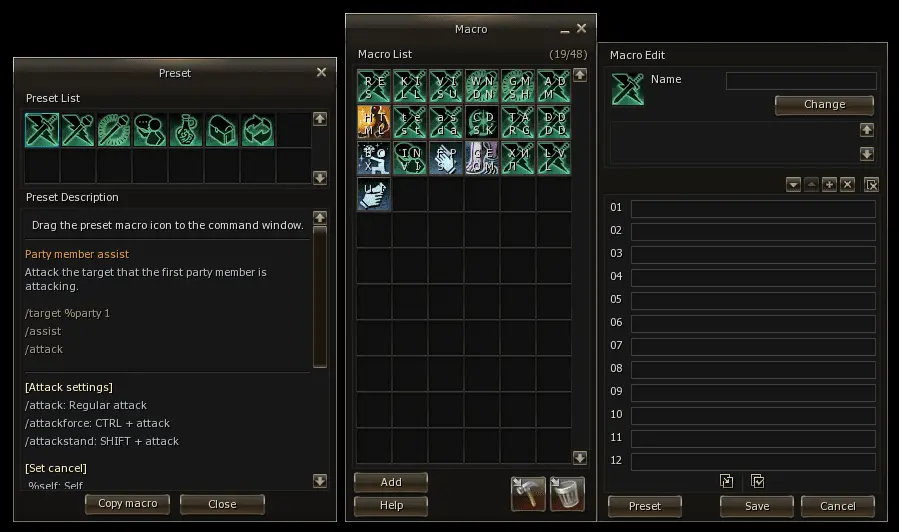Save the edited macro

click(757, 506)
